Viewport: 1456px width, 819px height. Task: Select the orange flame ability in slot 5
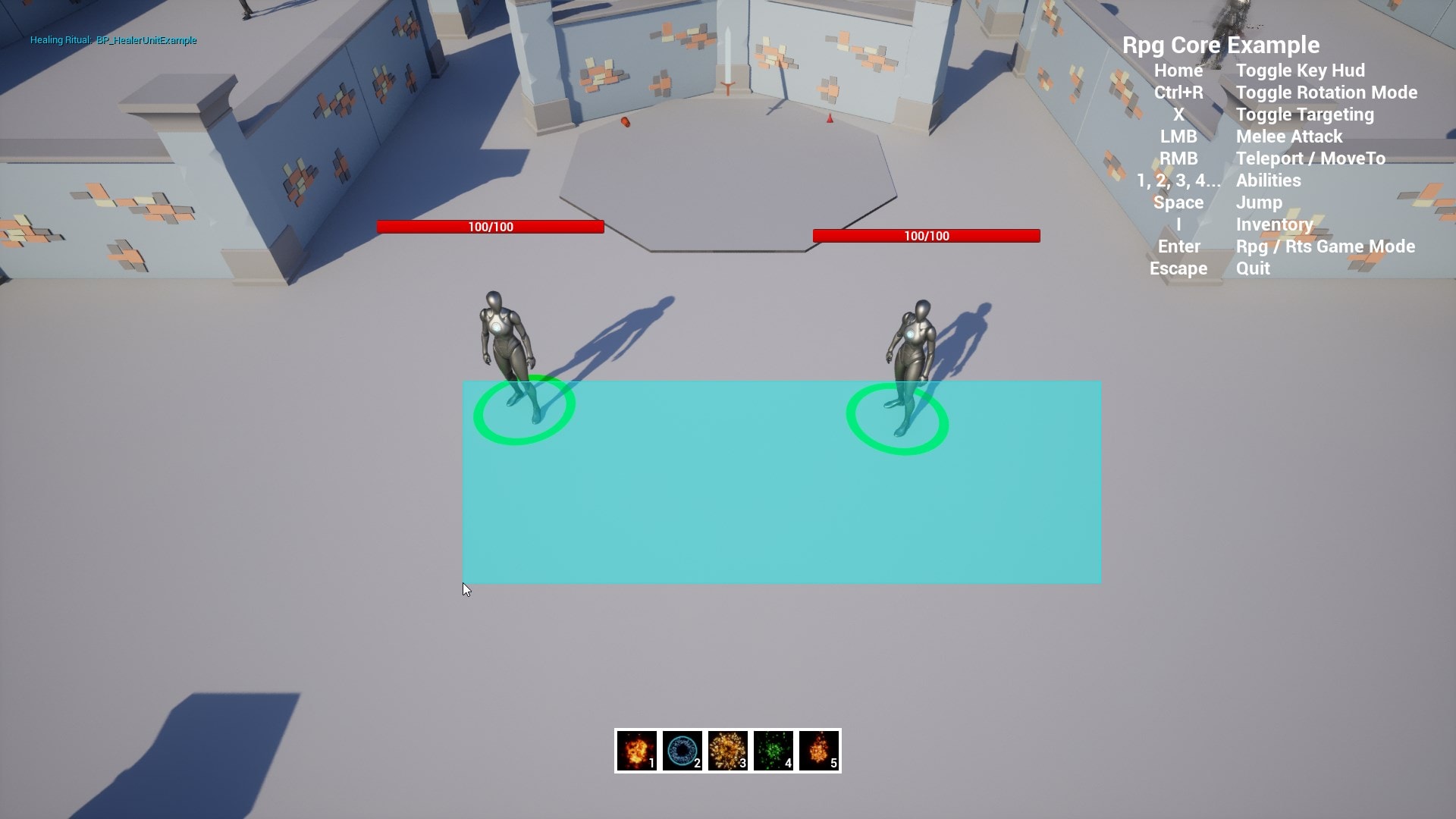coord(817,752)
